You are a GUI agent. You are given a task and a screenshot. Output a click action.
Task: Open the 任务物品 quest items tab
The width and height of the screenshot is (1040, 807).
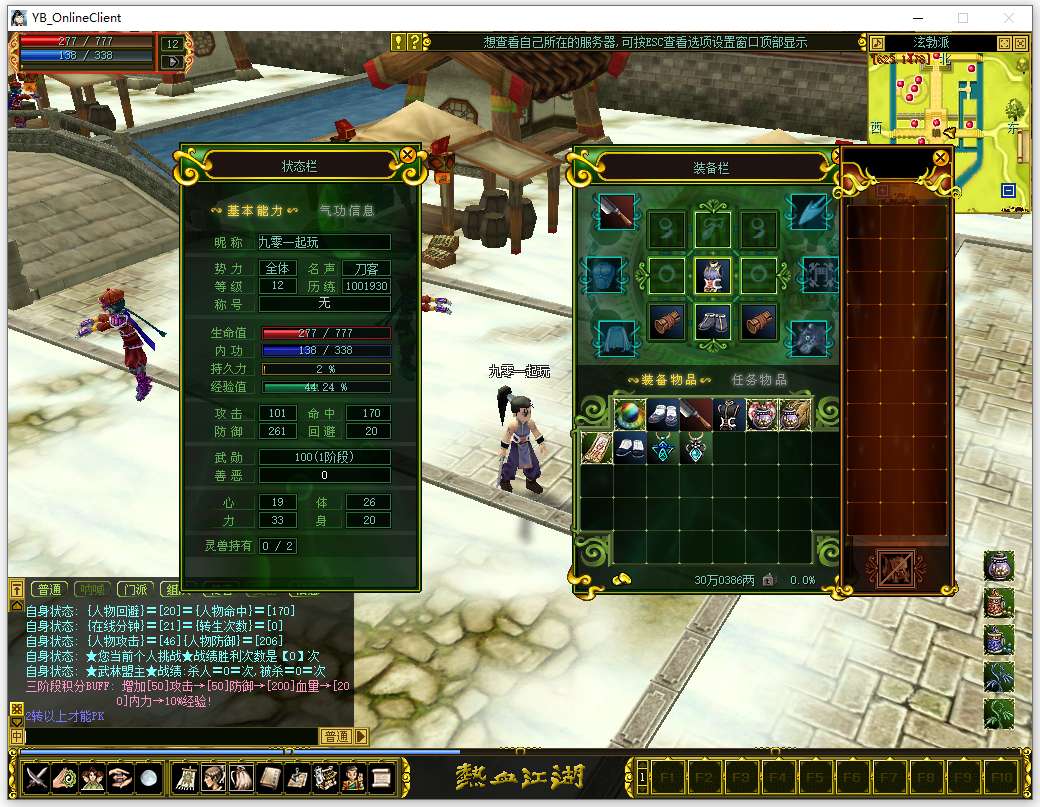759,380
